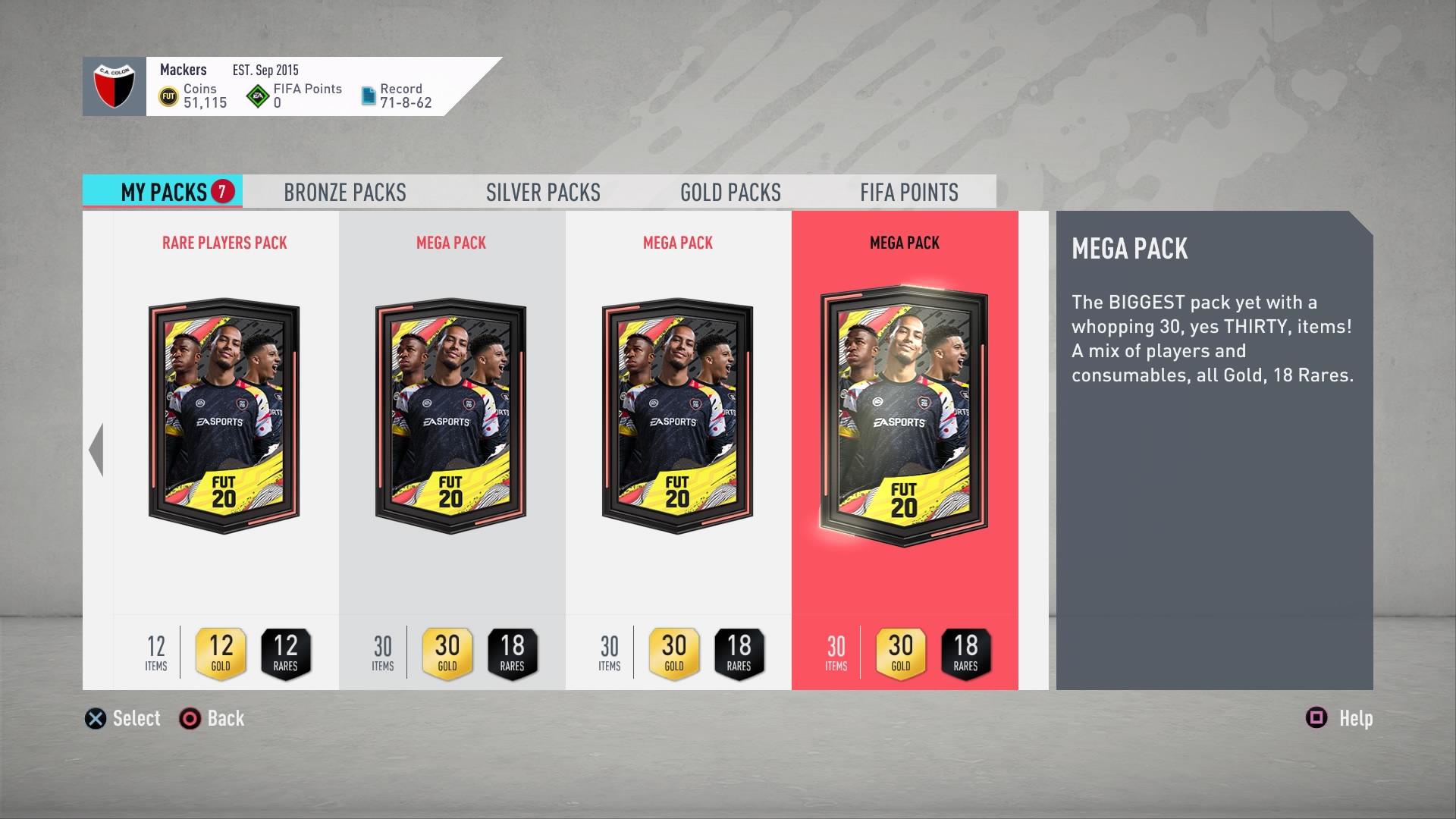
Task: Select the Rare Players Pack card
Action: coord(224,417)
